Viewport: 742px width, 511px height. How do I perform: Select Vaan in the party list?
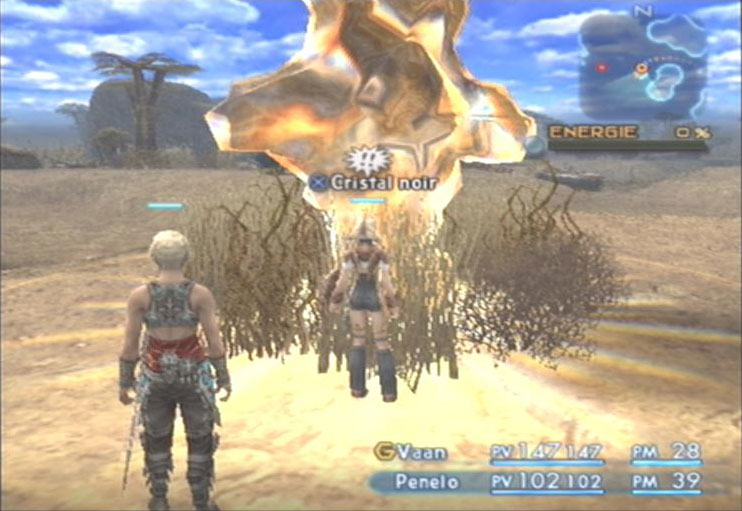coord(420,453)
